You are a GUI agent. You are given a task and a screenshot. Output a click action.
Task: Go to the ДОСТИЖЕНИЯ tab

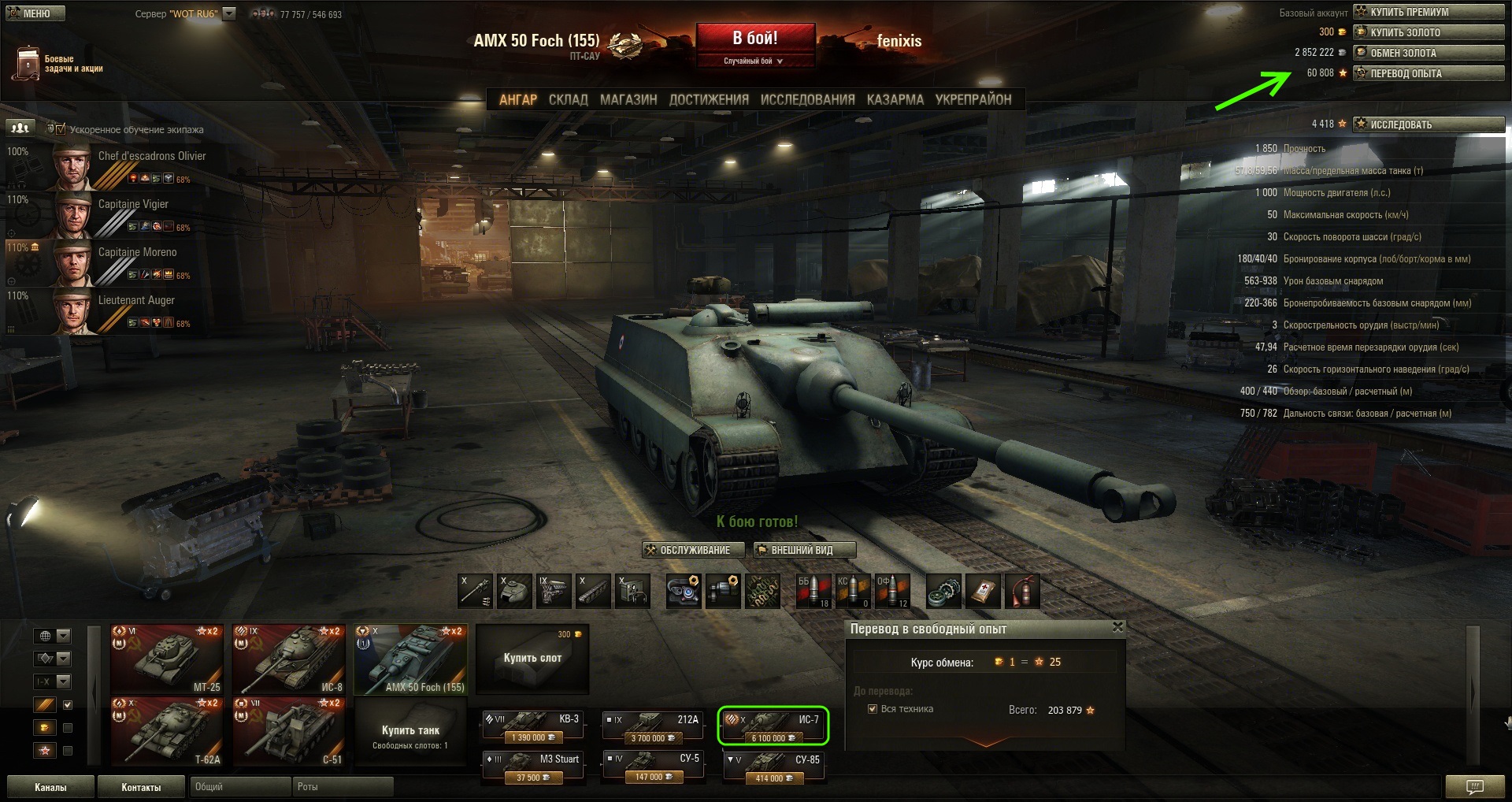(708, 100)
